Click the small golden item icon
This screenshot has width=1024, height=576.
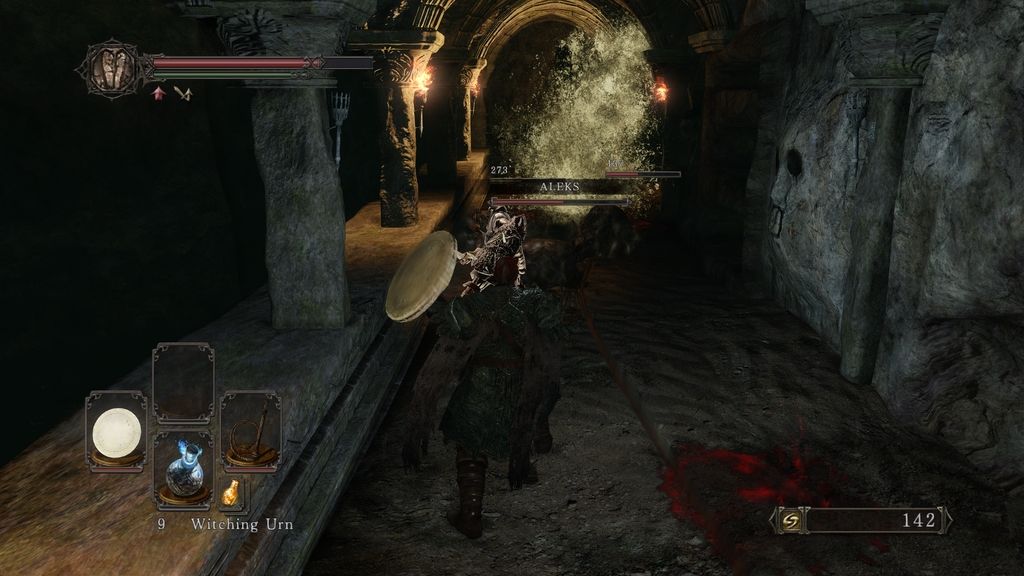coord(231,492)
